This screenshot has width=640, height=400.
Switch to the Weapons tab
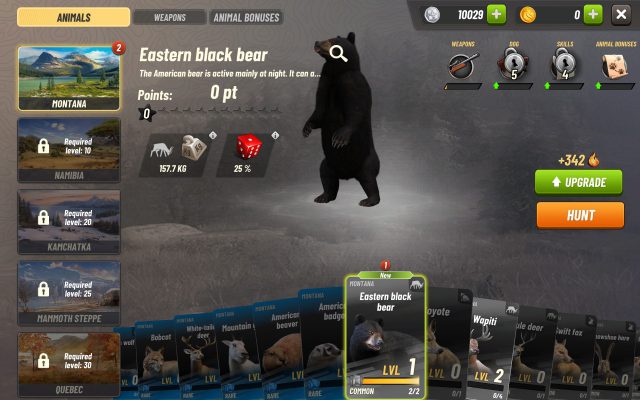(169, 17)
